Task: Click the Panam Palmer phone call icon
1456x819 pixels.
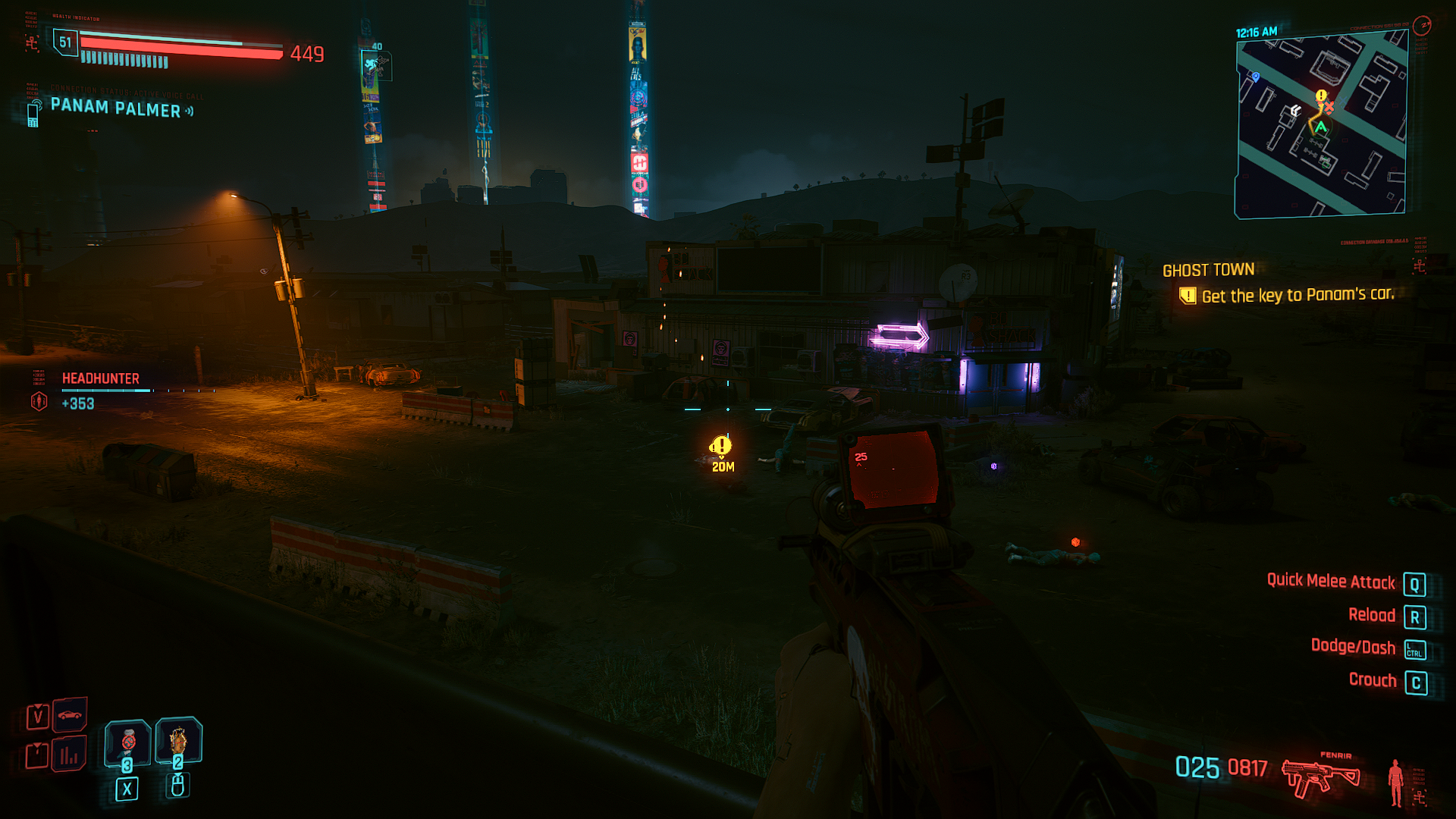Action: click(x=33, y=114)
